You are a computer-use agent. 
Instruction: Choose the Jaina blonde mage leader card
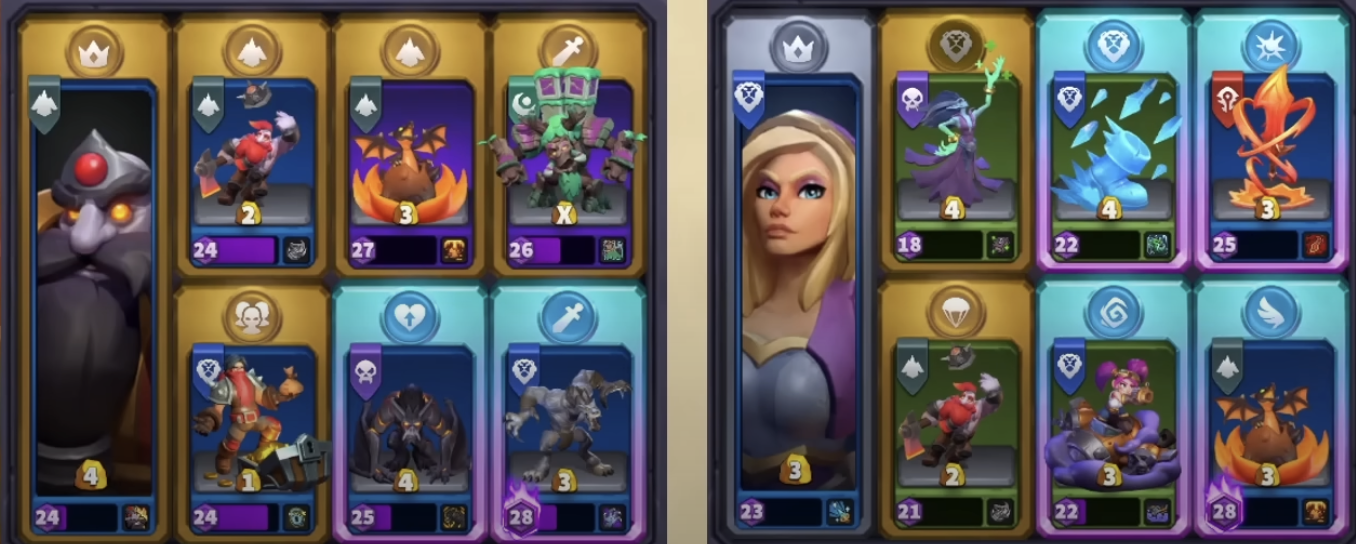coord(799,290)
